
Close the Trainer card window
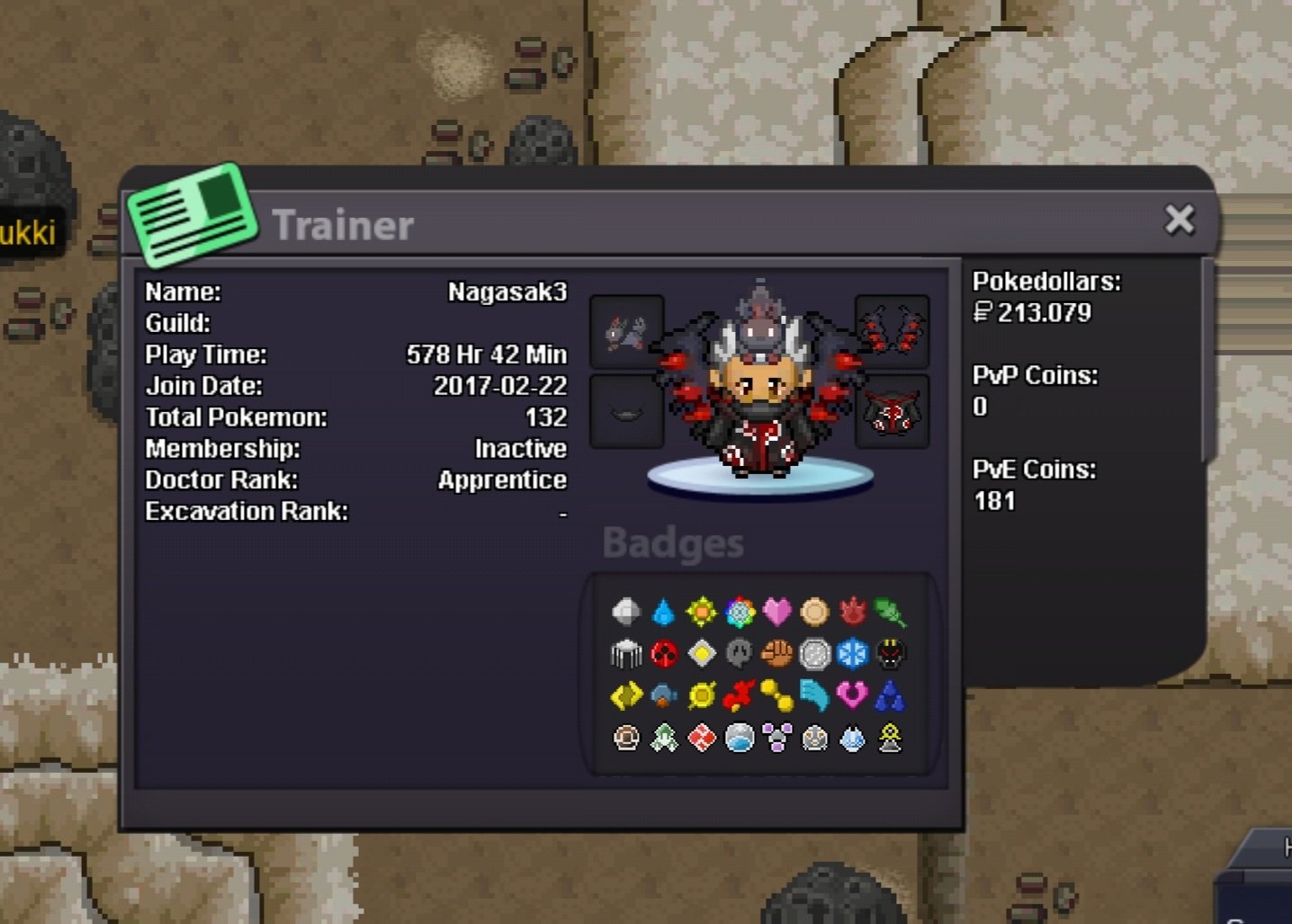point(1179,220)
